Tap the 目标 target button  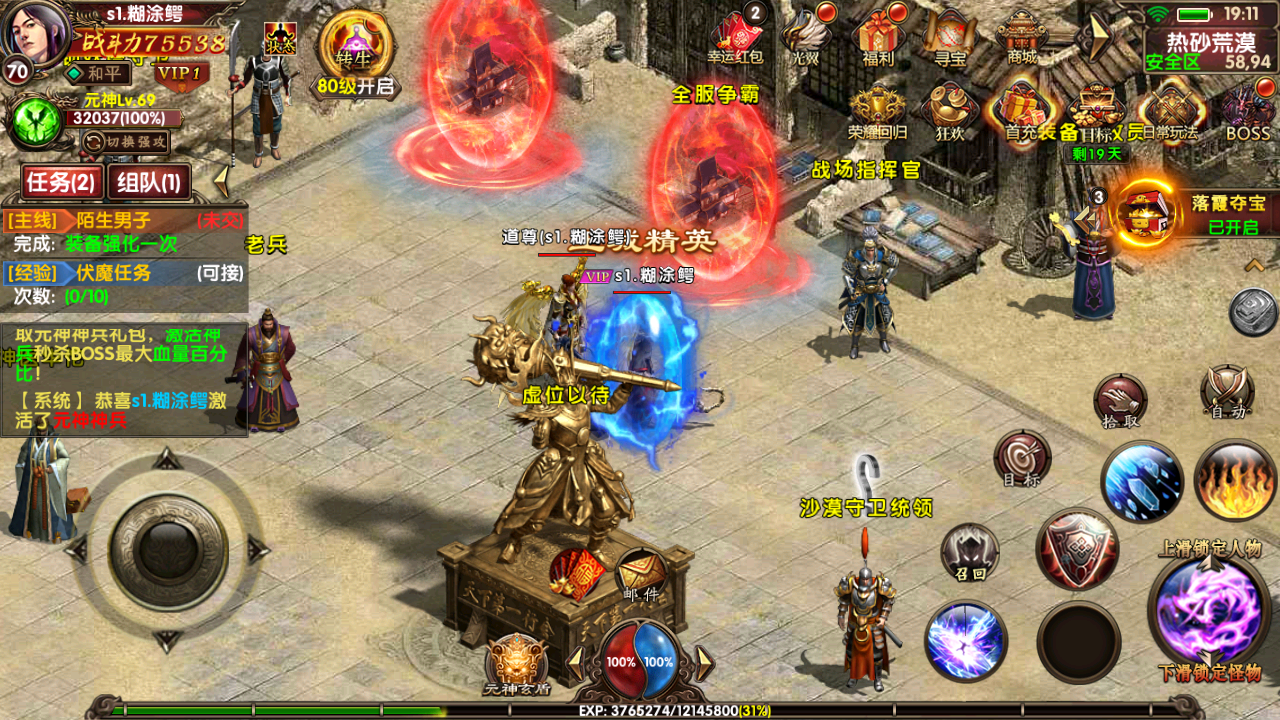click(x=1022, y=460)
